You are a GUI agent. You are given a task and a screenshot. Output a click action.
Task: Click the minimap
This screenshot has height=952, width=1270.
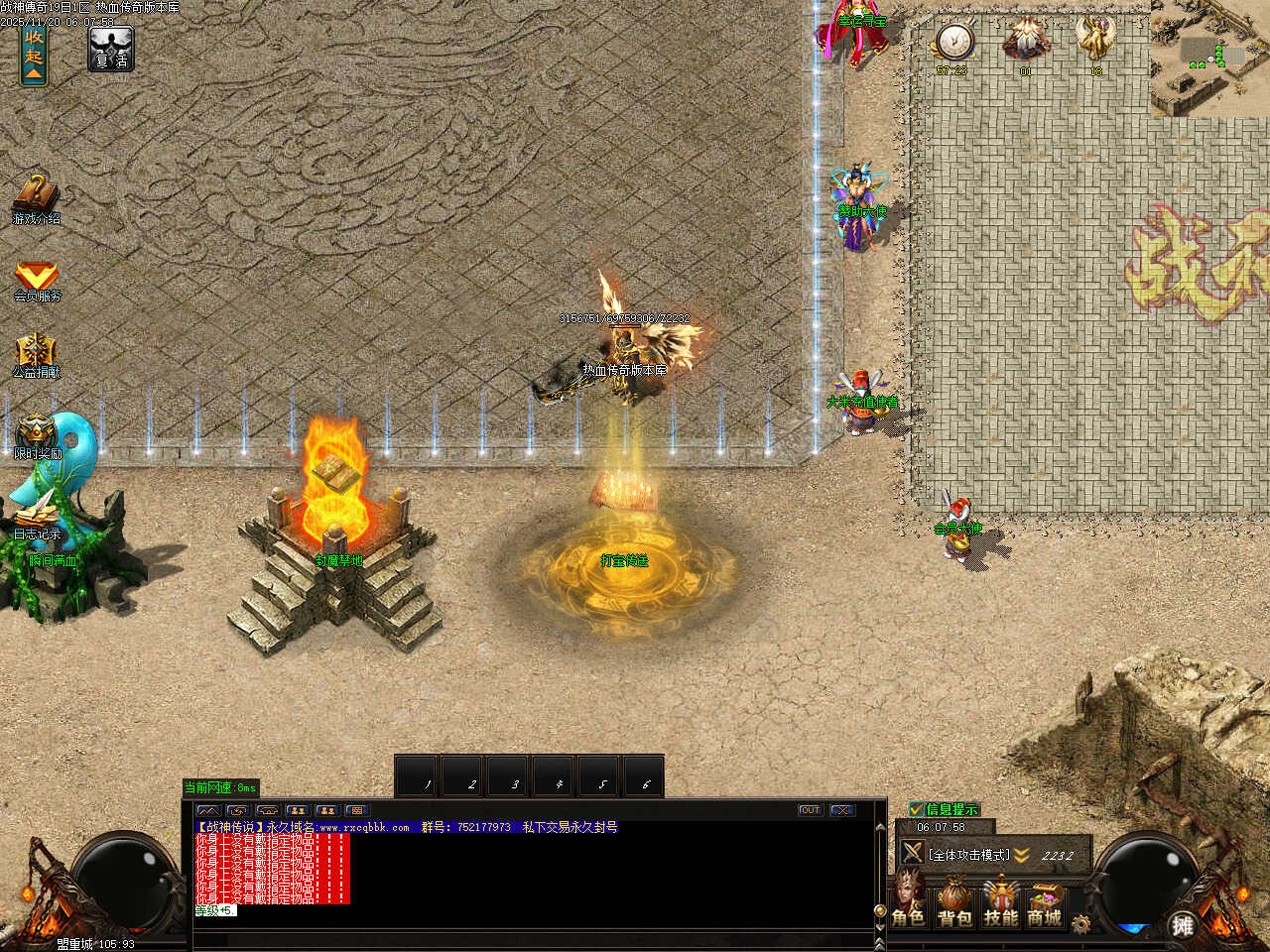point(1210,59)
